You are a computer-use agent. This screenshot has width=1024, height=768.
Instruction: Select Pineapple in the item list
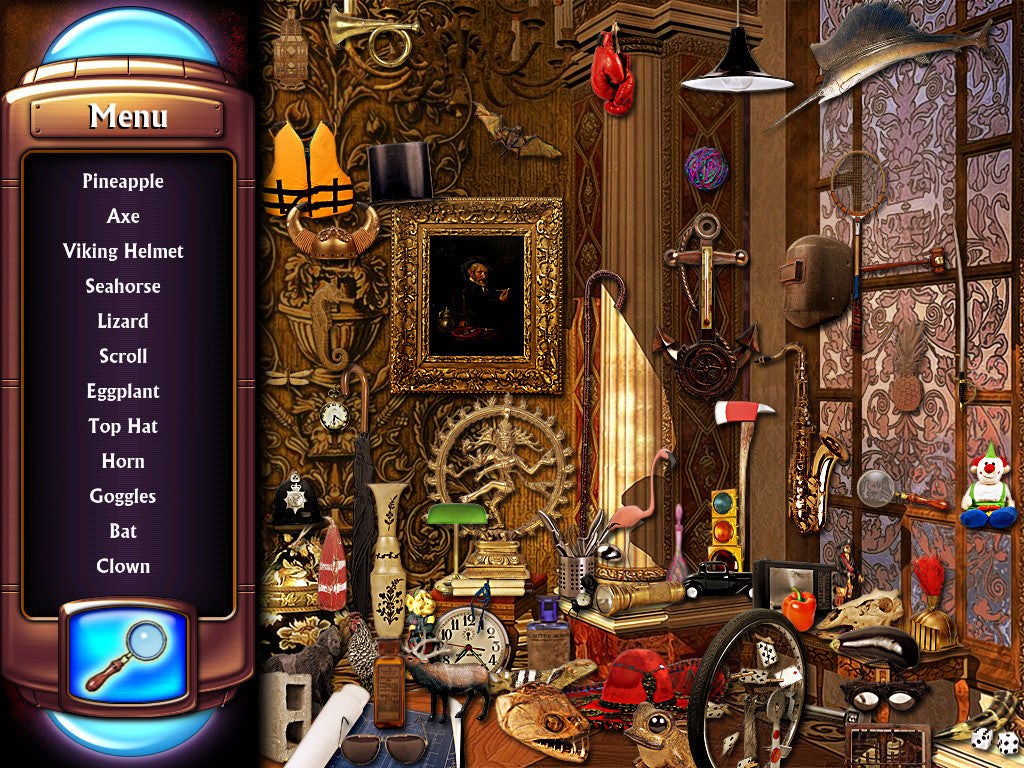click(x=123, y=181)
